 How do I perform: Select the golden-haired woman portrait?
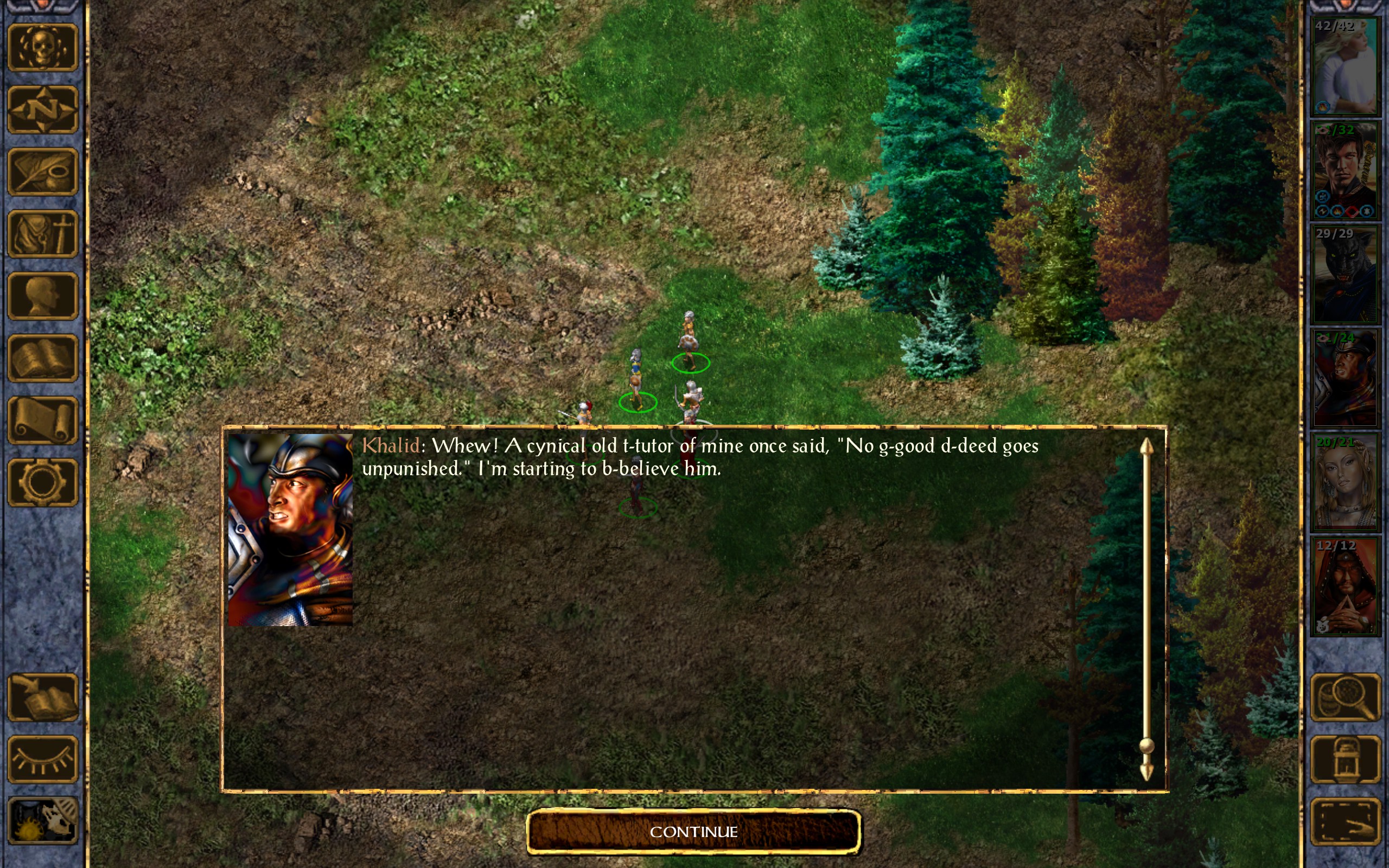[x=1346, y=482]
